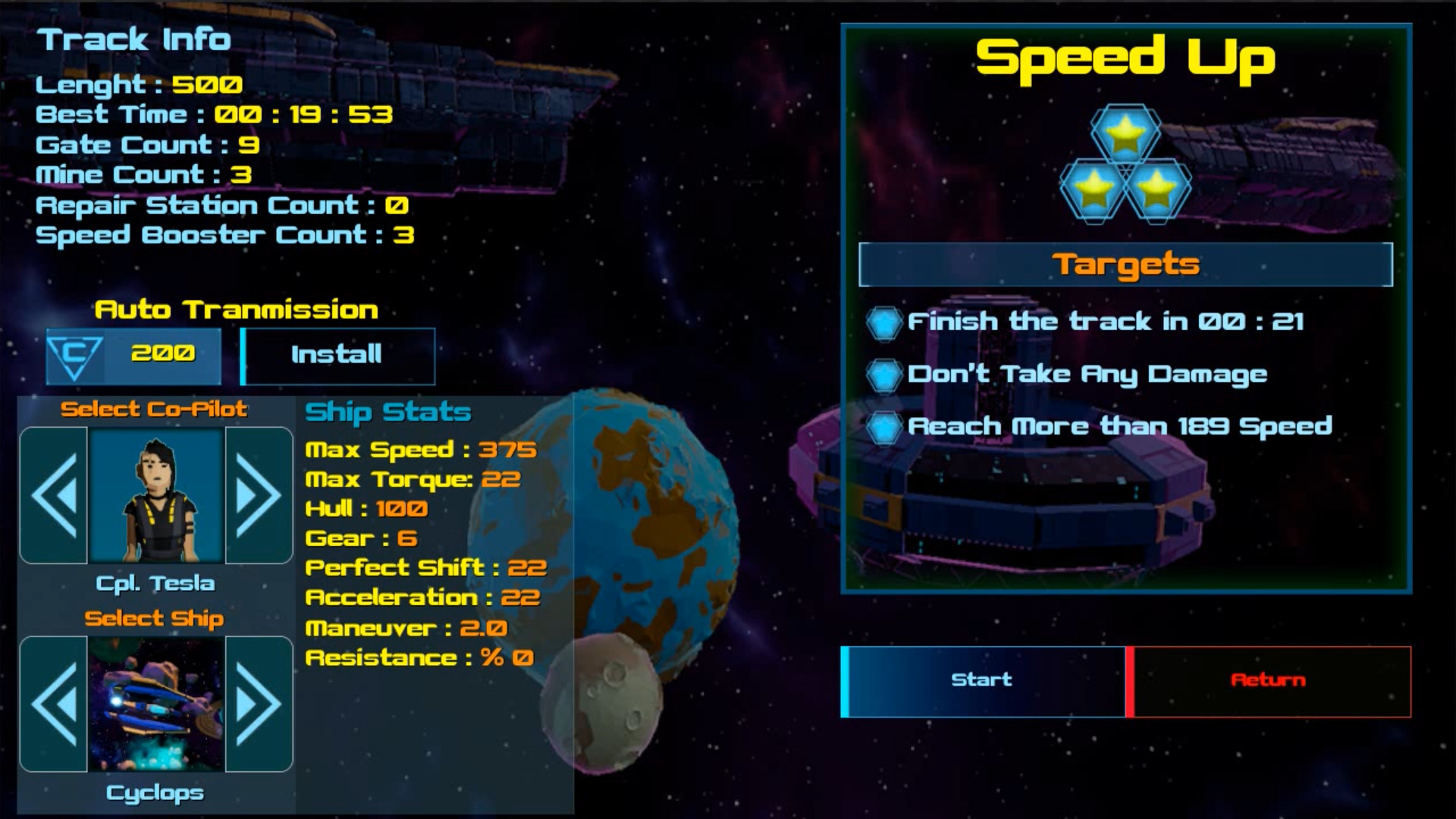The image size is (1456, 819).
Task: Browse to the next co-pilot with right arrow
Action: (253, 494)
